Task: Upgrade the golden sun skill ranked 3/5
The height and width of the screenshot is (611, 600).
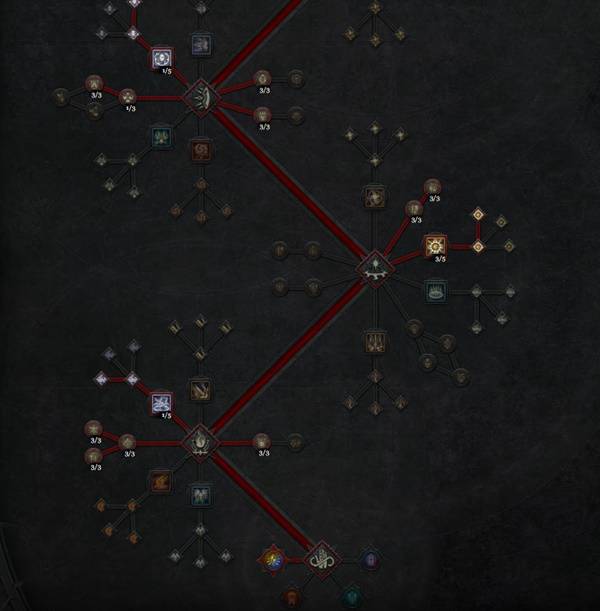Action: 434,246
